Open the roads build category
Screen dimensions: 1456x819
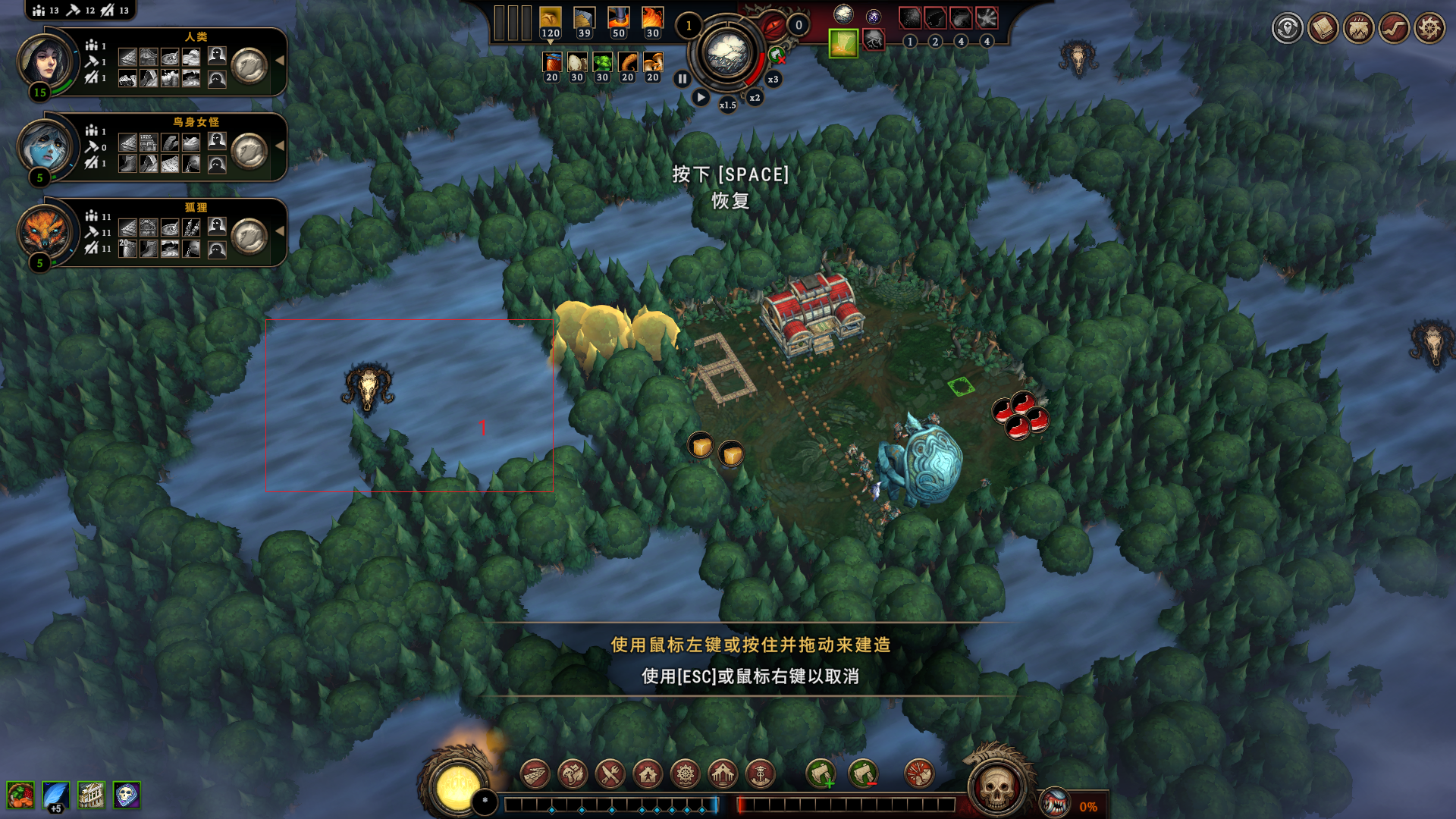click(x=535, y=774)
